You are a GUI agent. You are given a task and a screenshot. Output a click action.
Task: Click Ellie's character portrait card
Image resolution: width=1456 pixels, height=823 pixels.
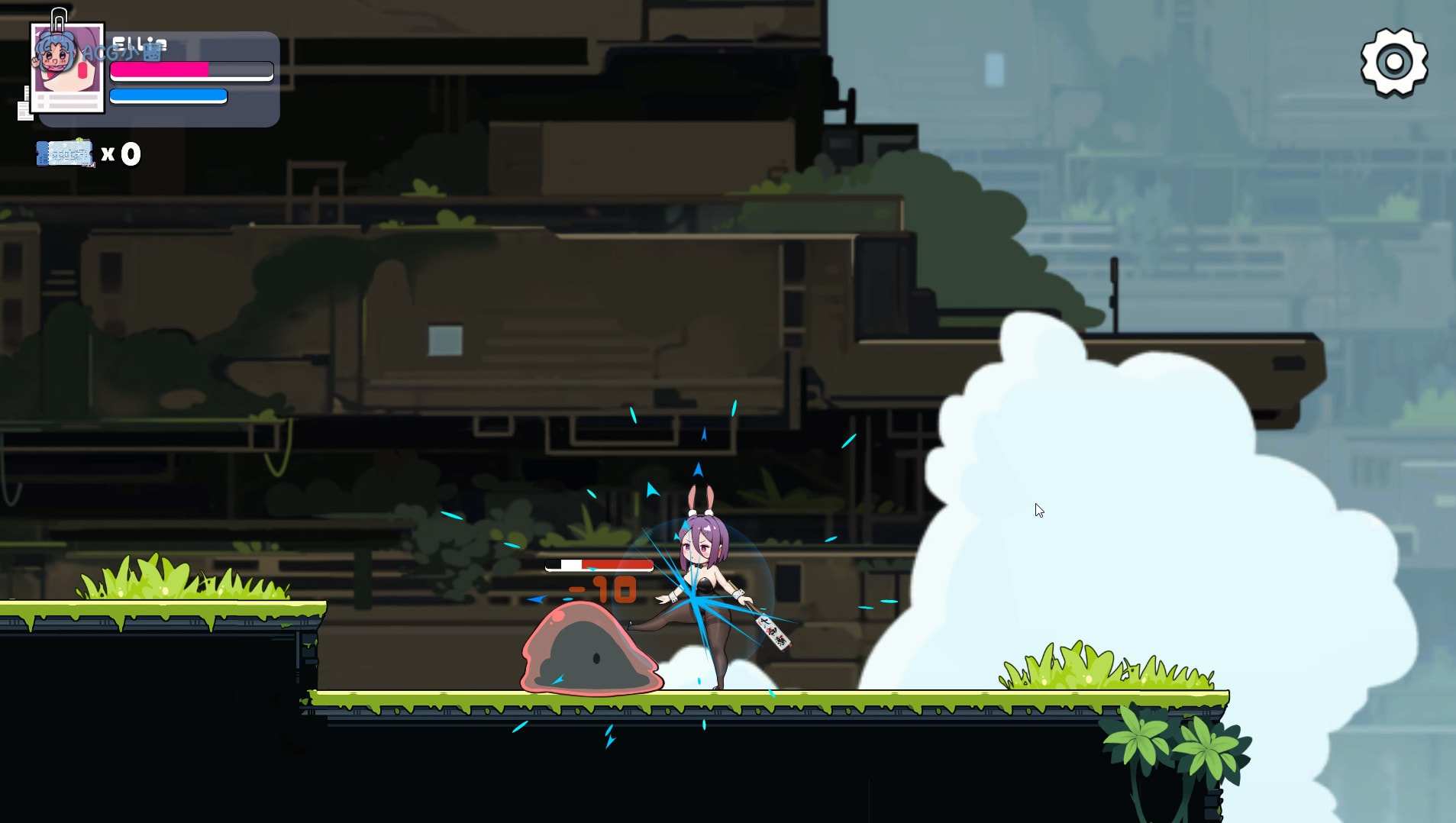67,68
